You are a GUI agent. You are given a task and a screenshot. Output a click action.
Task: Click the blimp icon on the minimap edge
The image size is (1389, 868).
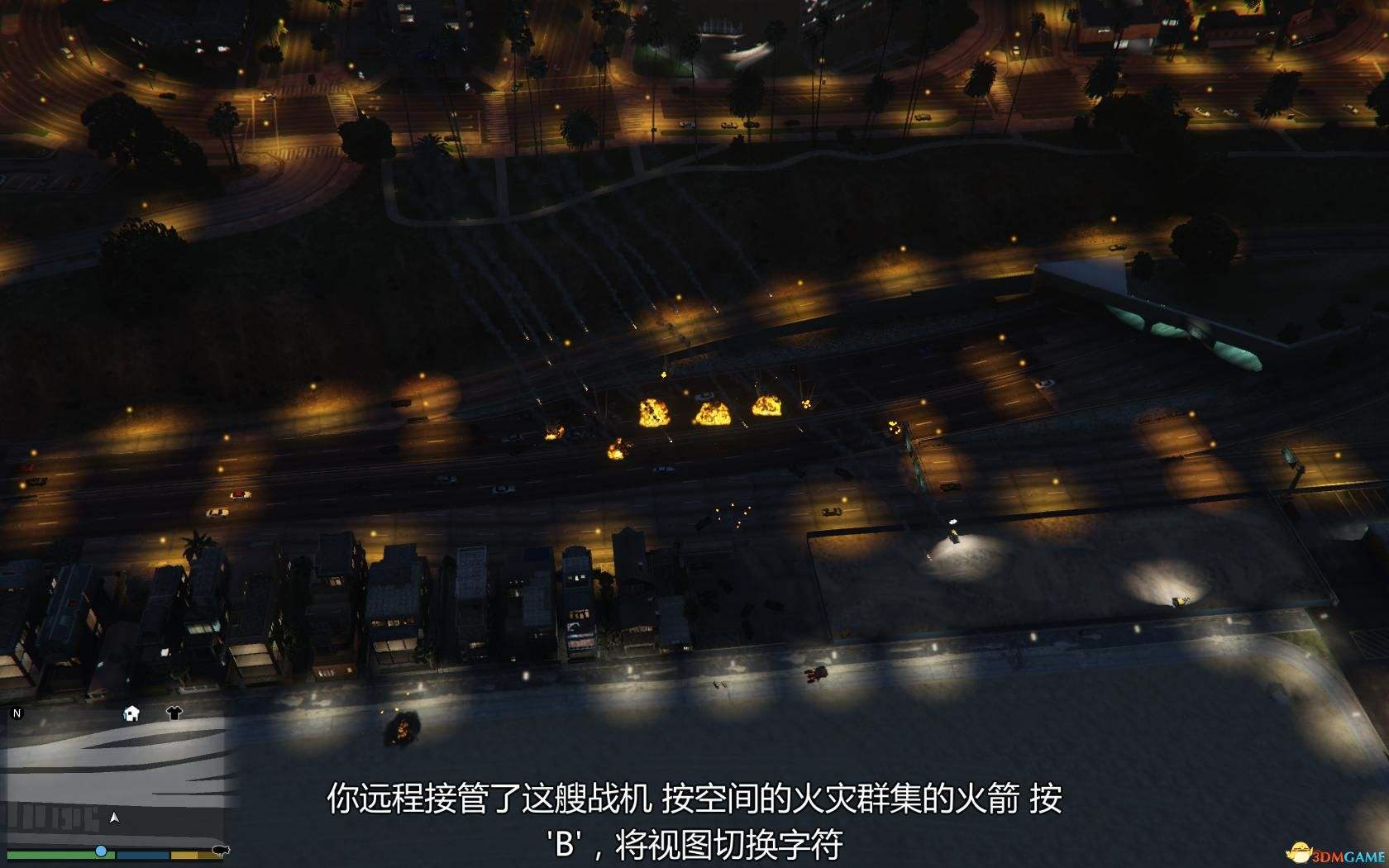coord(222,851)
